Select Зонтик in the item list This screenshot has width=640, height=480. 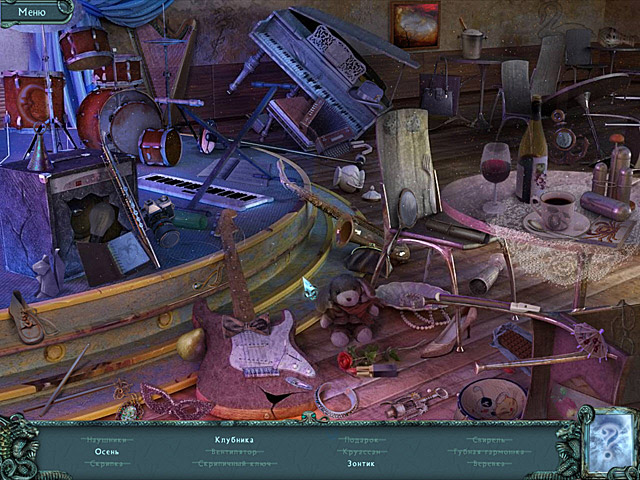[x=362, y=464]
